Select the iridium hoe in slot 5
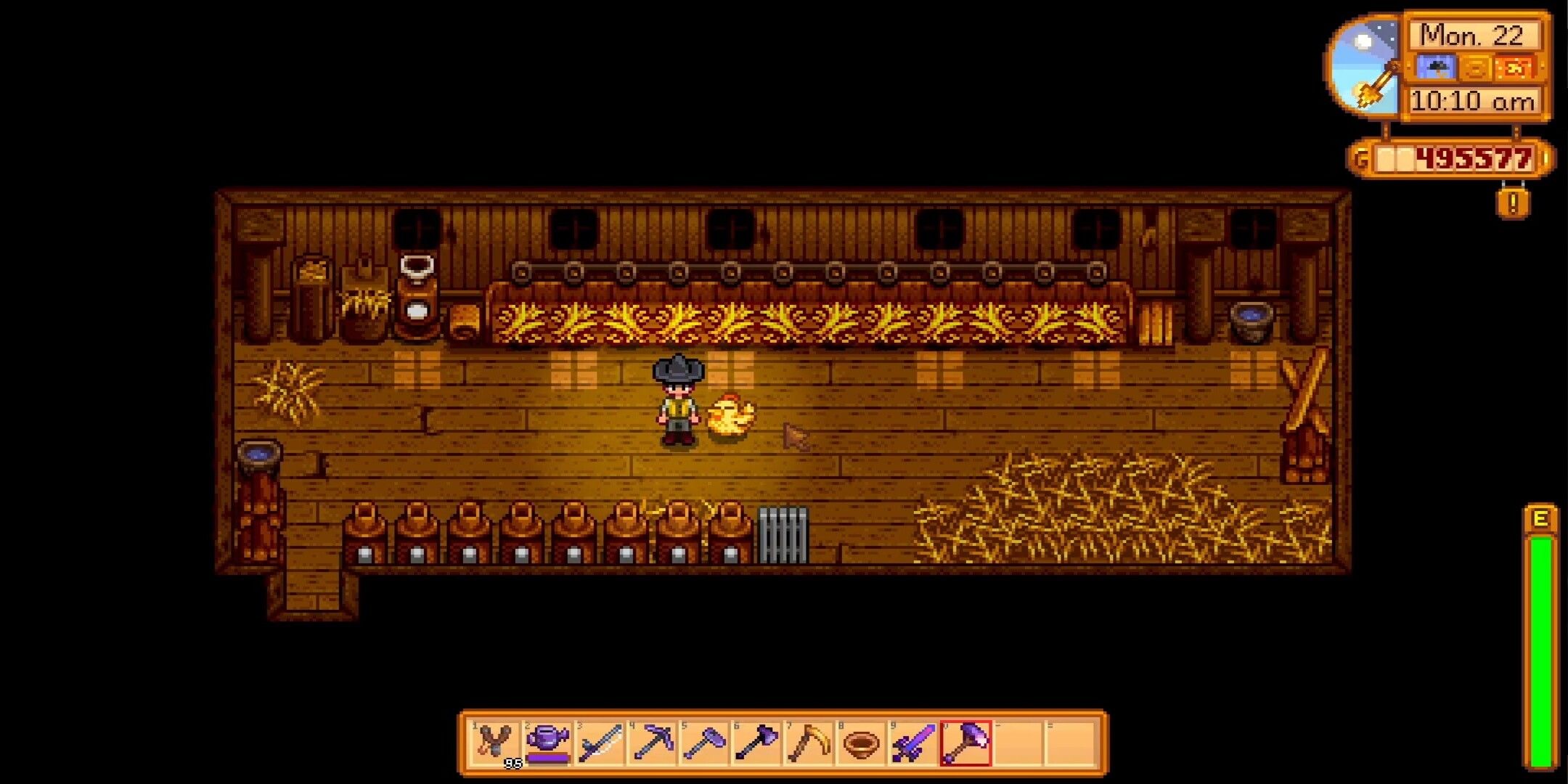 [x=704, y=743]
